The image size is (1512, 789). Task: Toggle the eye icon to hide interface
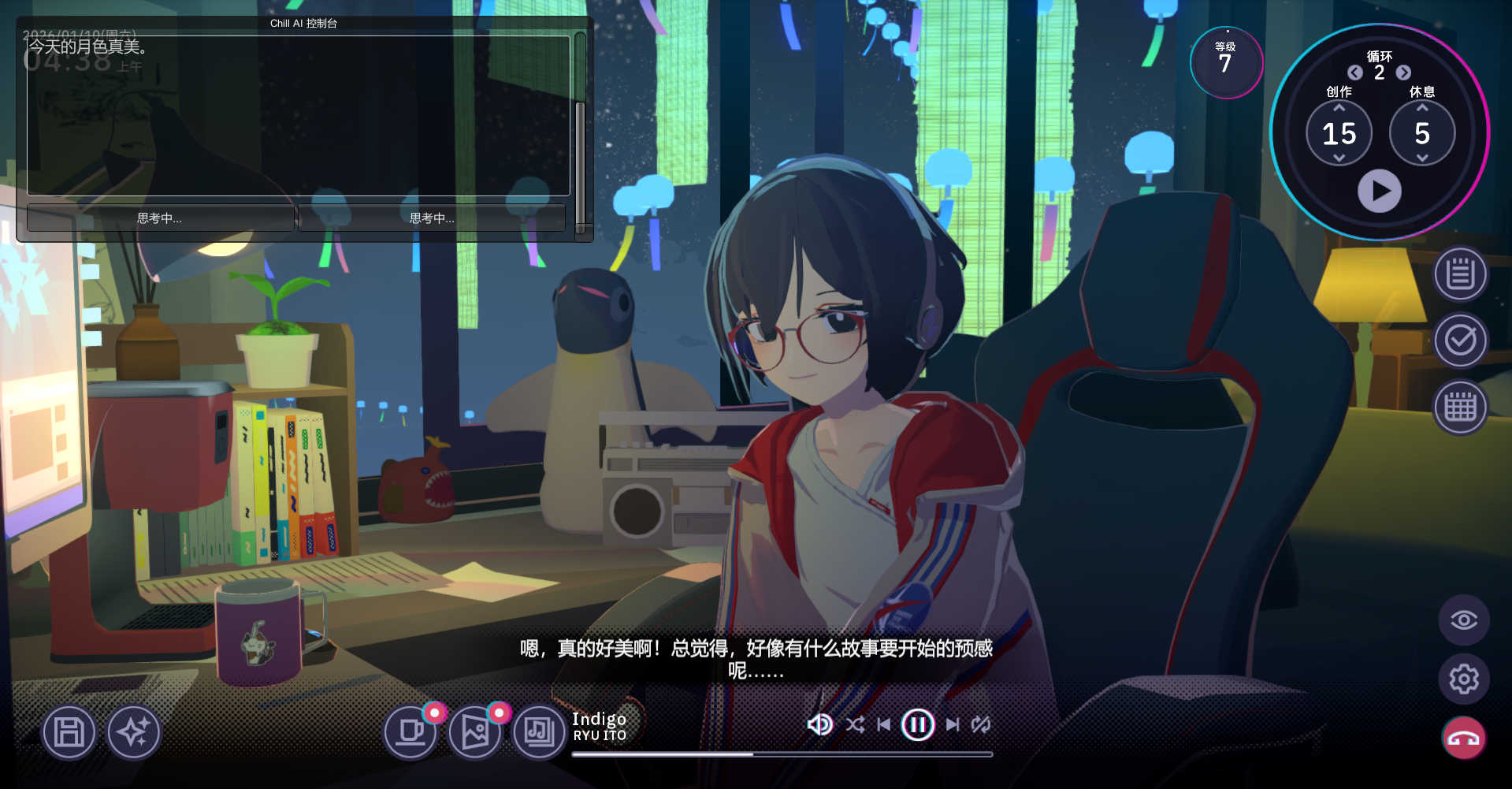[1463, 620]
